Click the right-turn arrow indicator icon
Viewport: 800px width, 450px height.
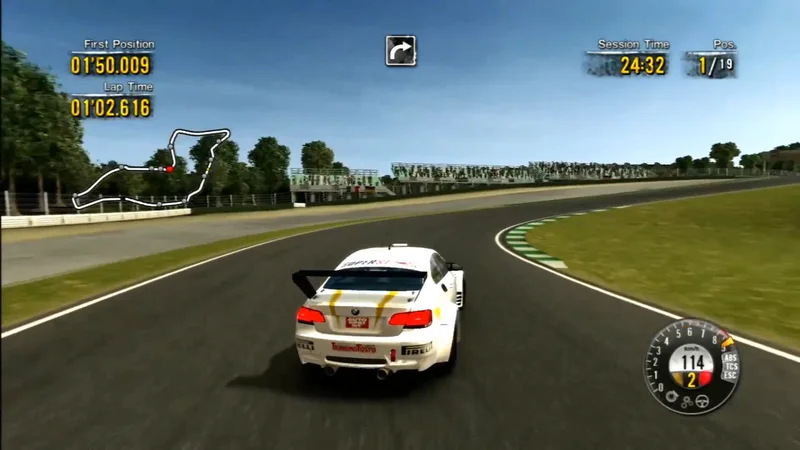401,50
